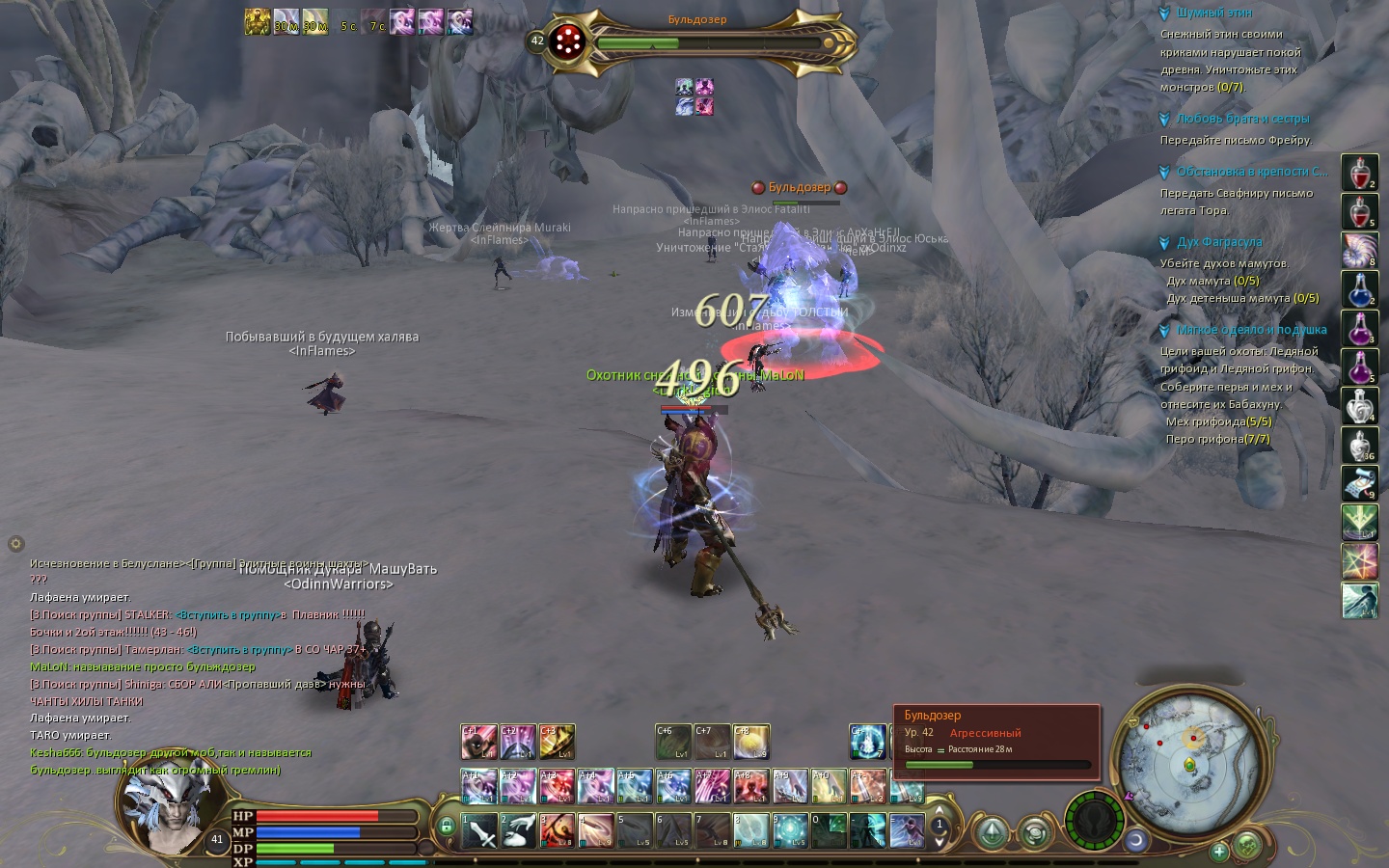Use the white hand skill in slot 2

coord(518,830)
